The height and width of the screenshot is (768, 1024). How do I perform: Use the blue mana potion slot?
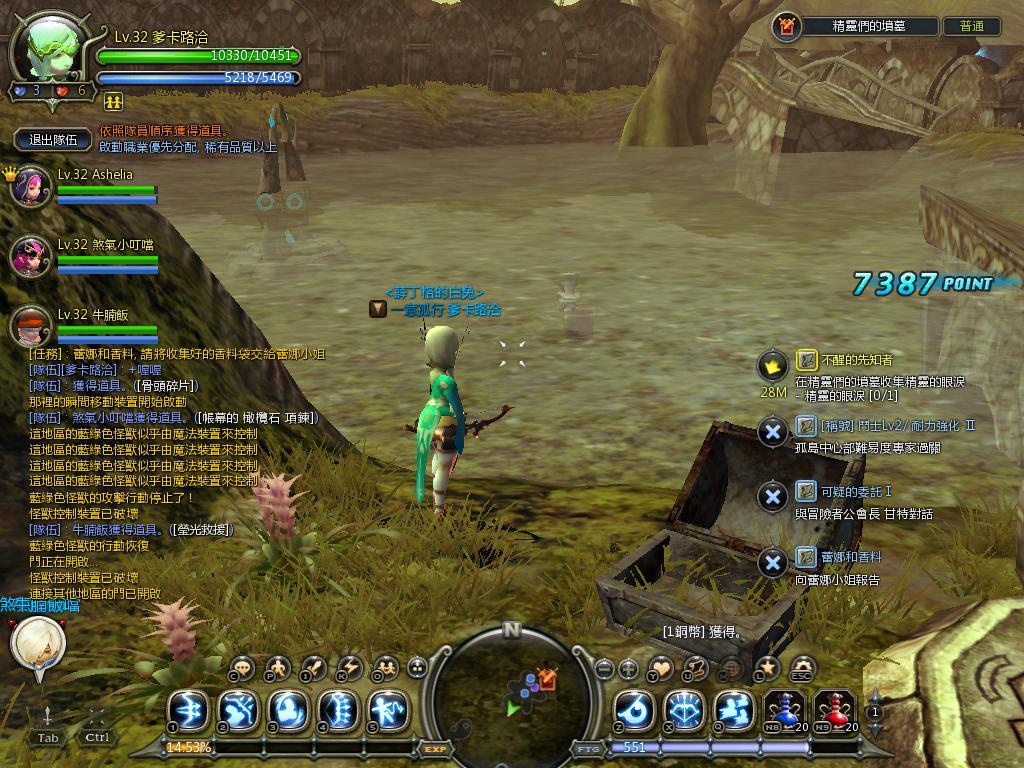point(786,711)
